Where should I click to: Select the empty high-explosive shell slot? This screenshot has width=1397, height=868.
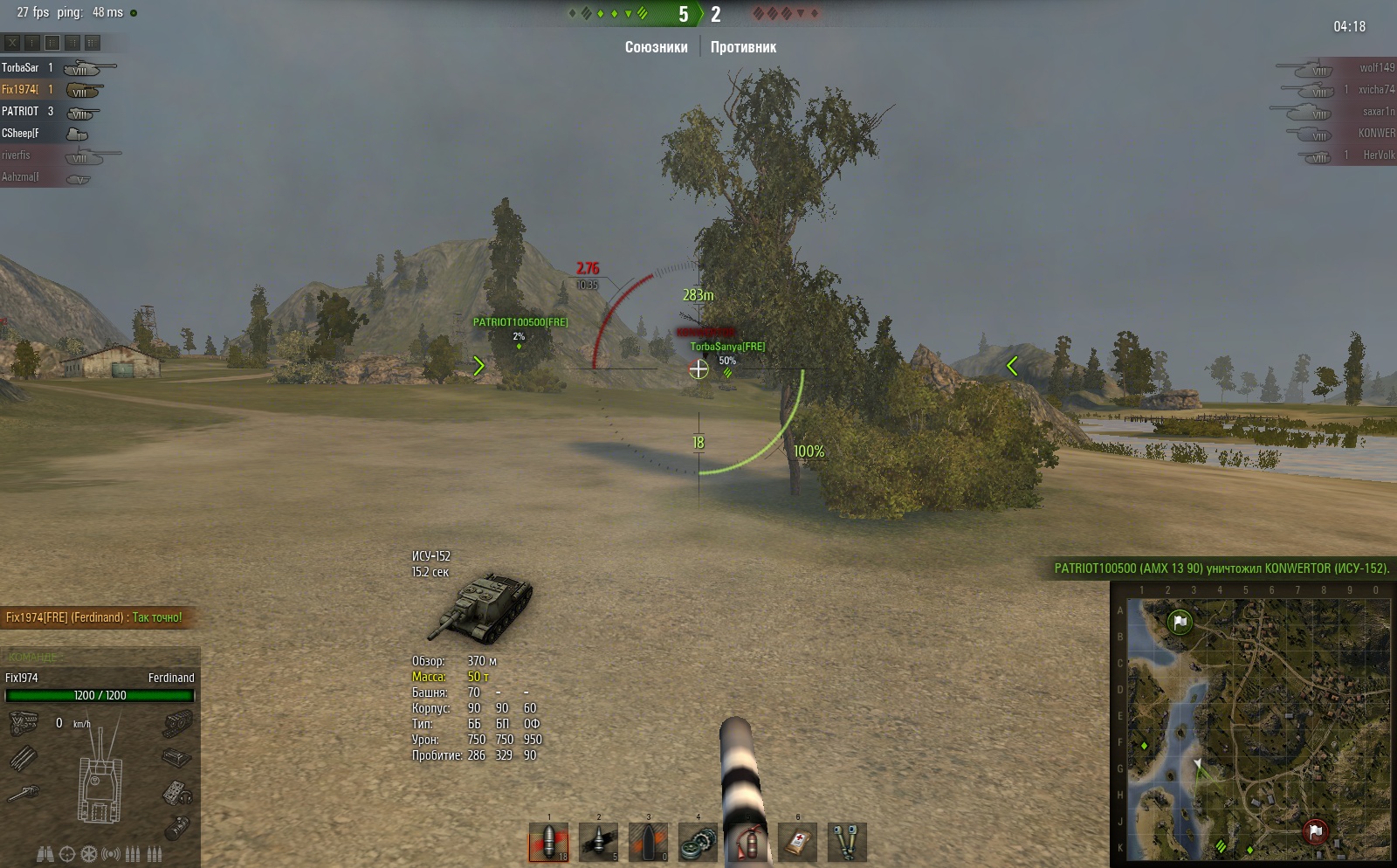point(648,843)
